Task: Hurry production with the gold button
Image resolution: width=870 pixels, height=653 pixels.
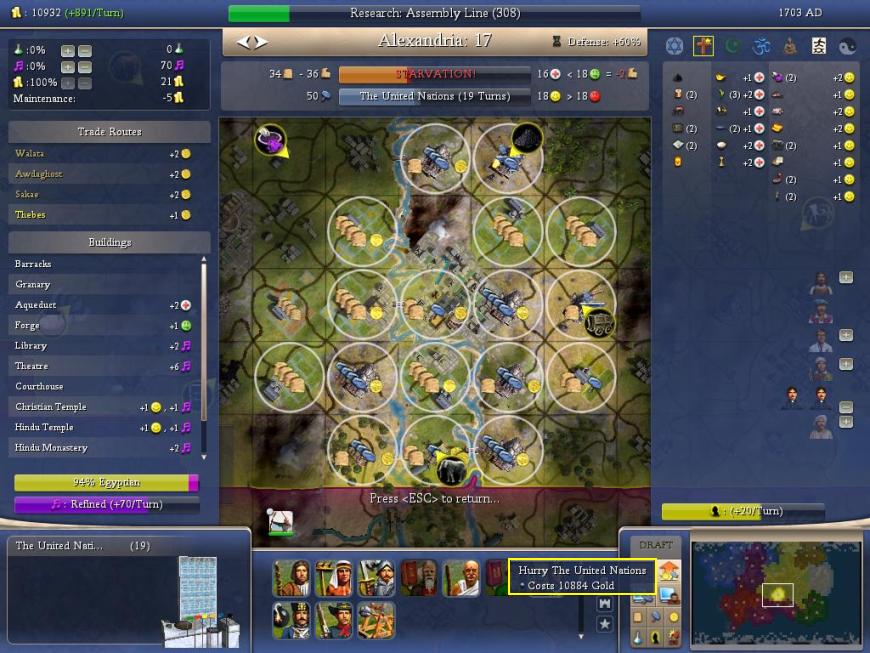Action: click(670, 573)
